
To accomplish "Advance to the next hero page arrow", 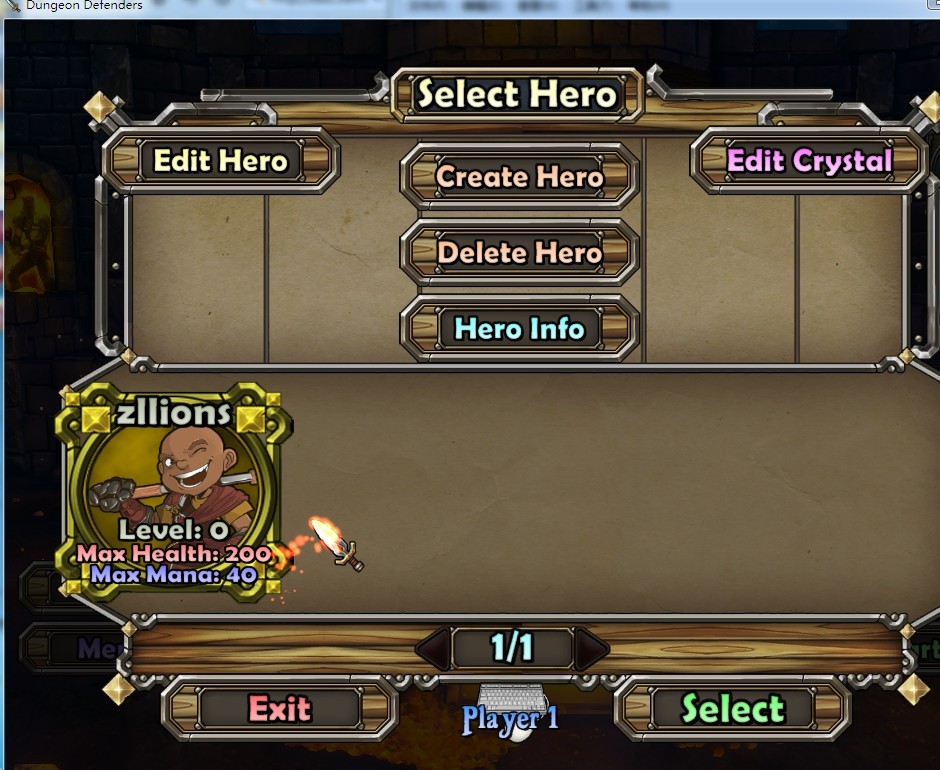I will (591, 650).
